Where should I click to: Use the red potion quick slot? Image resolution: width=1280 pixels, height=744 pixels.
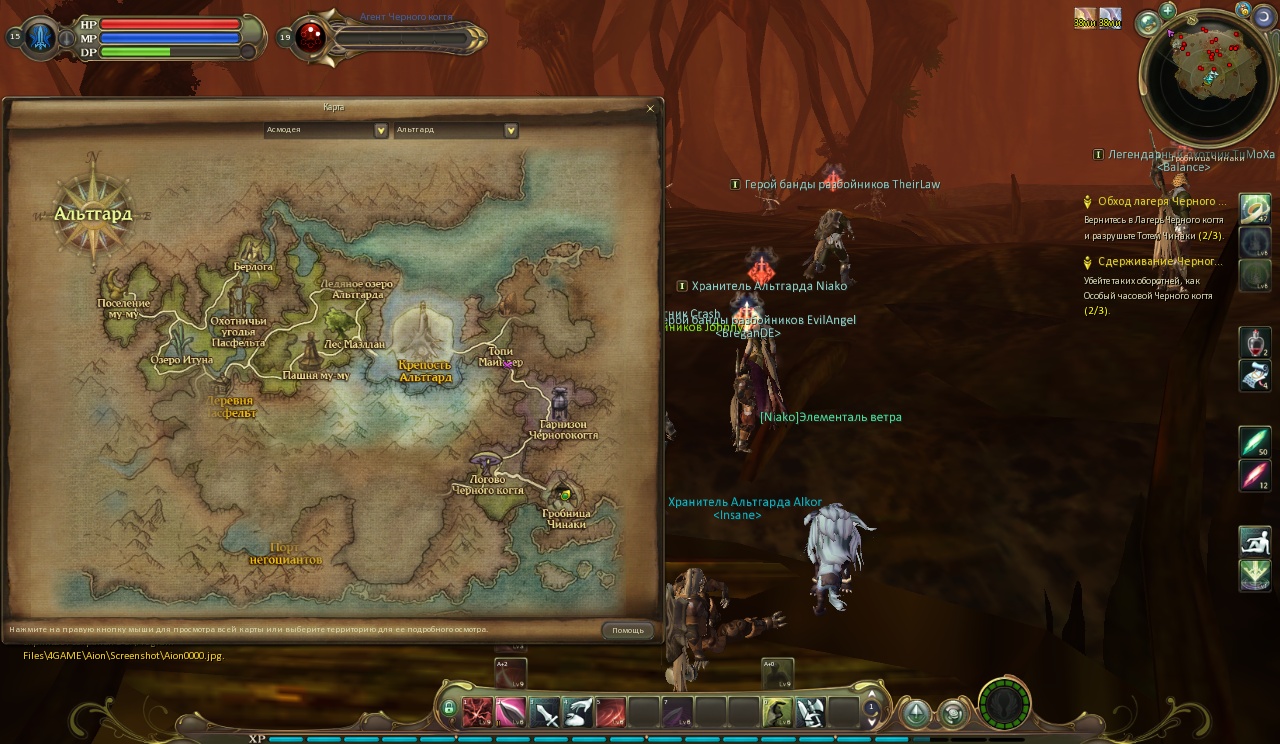click(1255, 343)
